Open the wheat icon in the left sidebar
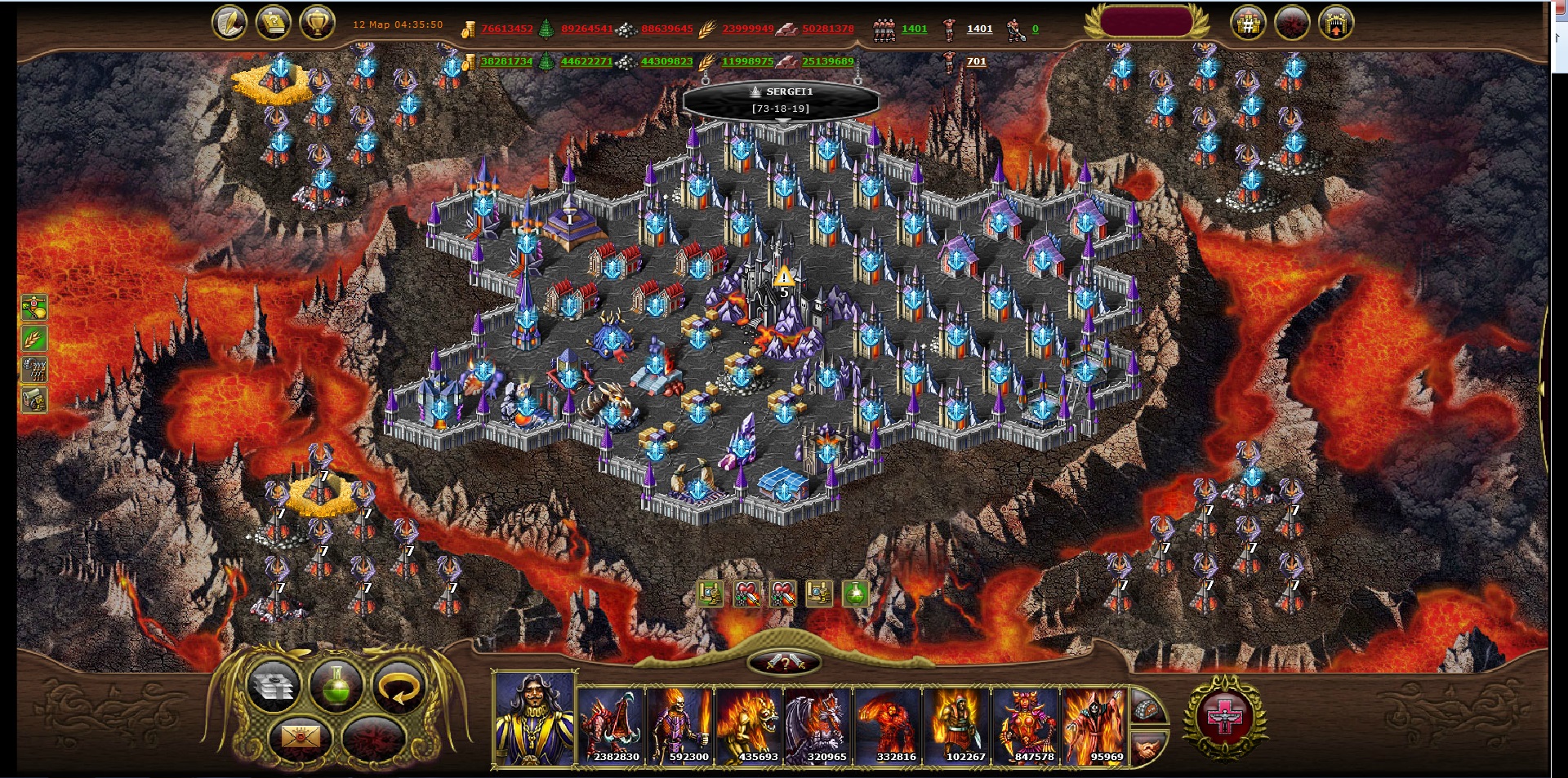1568x778 pixels. 34,338
